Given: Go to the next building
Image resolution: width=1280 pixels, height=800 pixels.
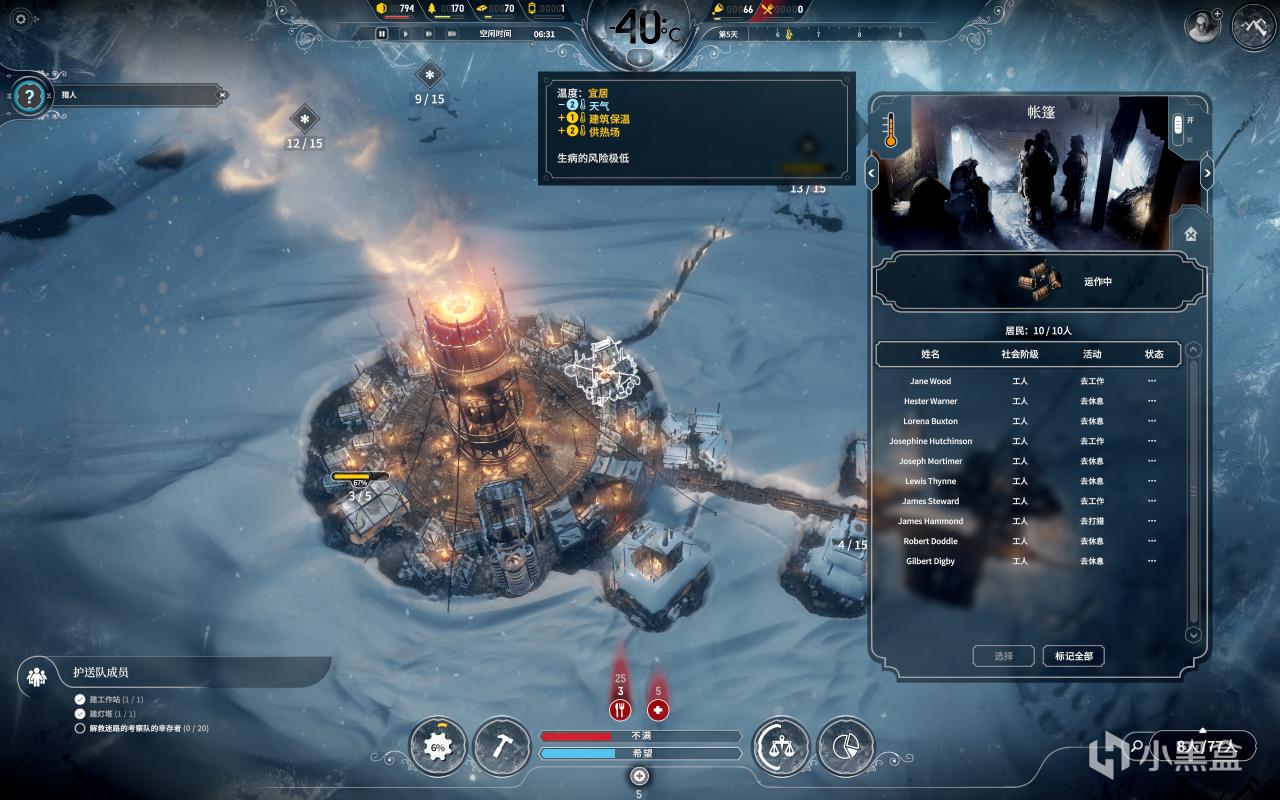Looking at the screenshot, I should (1206, 173).
